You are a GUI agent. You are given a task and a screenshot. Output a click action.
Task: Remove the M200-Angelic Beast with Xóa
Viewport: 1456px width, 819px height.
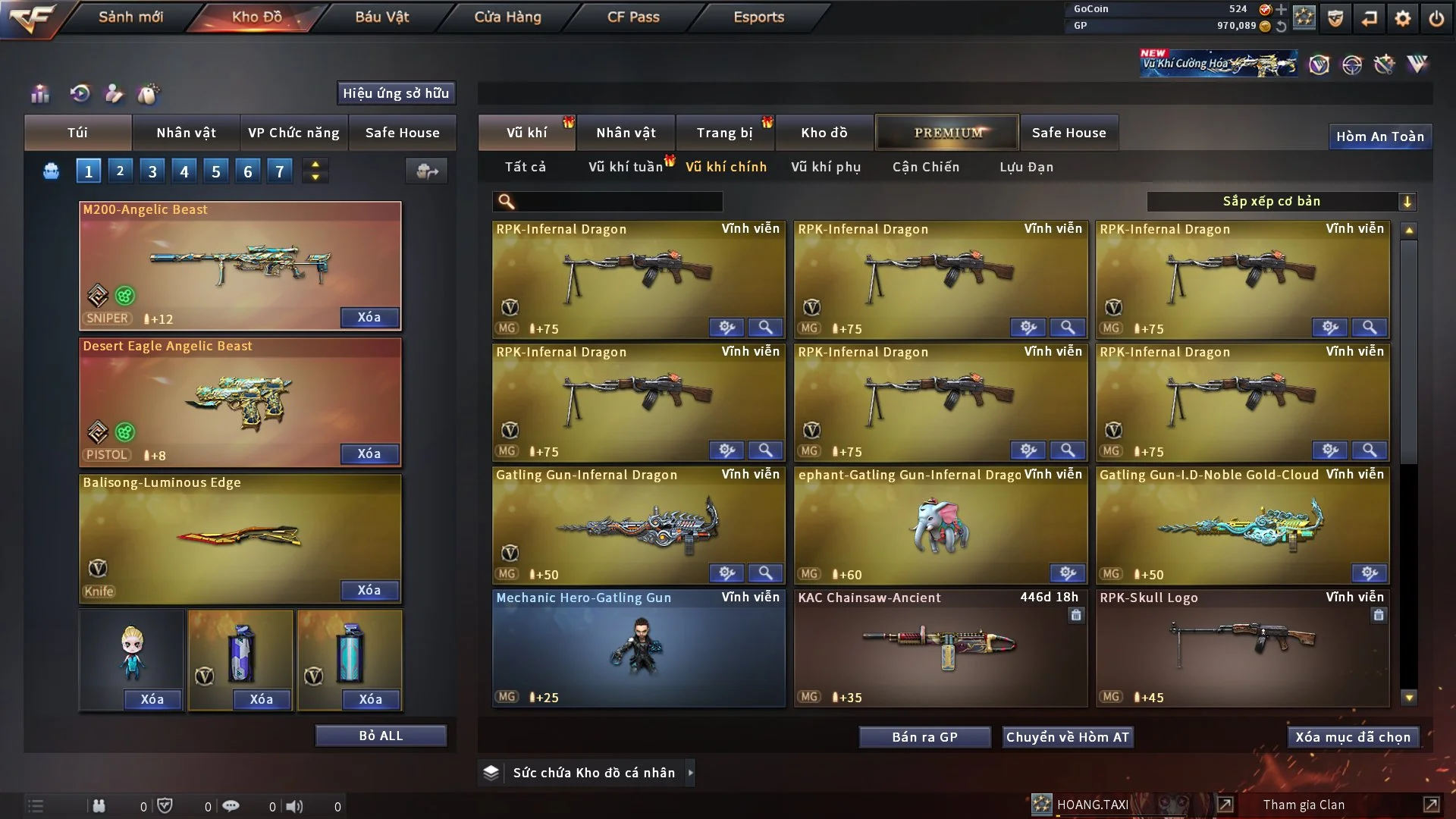pos(369,317)
